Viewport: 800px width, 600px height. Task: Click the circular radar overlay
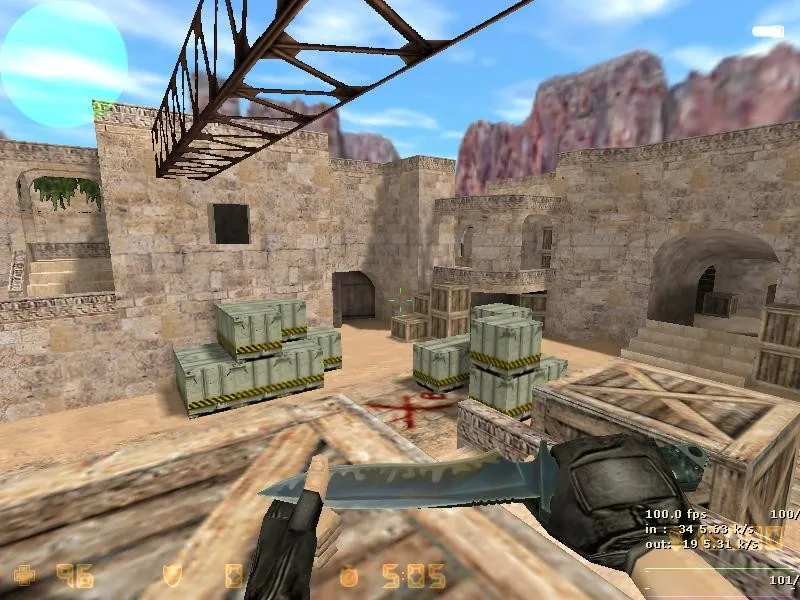(x=64, y=63)
